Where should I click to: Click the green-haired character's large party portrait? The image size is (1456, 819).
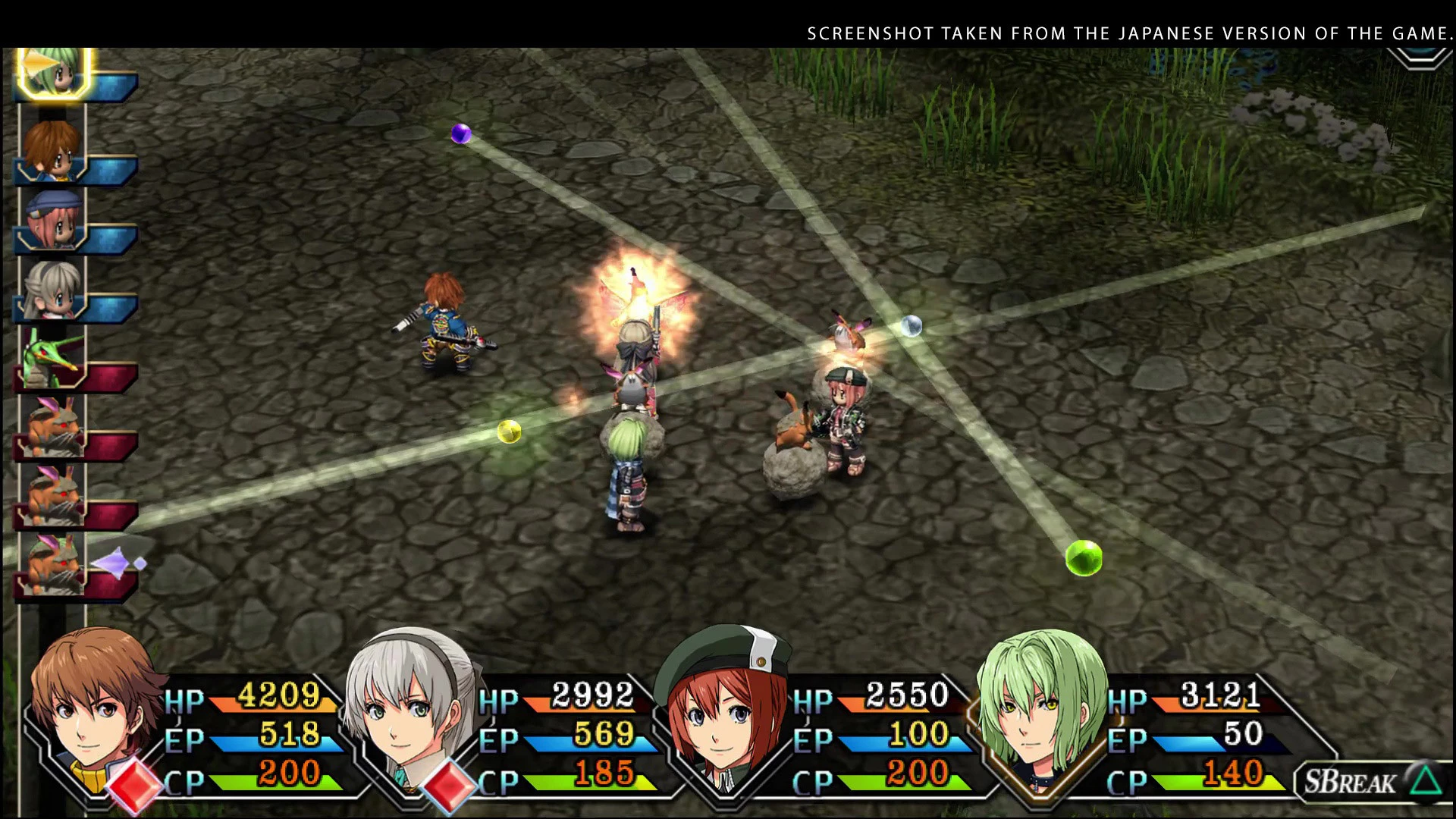tap(1039, 705)
